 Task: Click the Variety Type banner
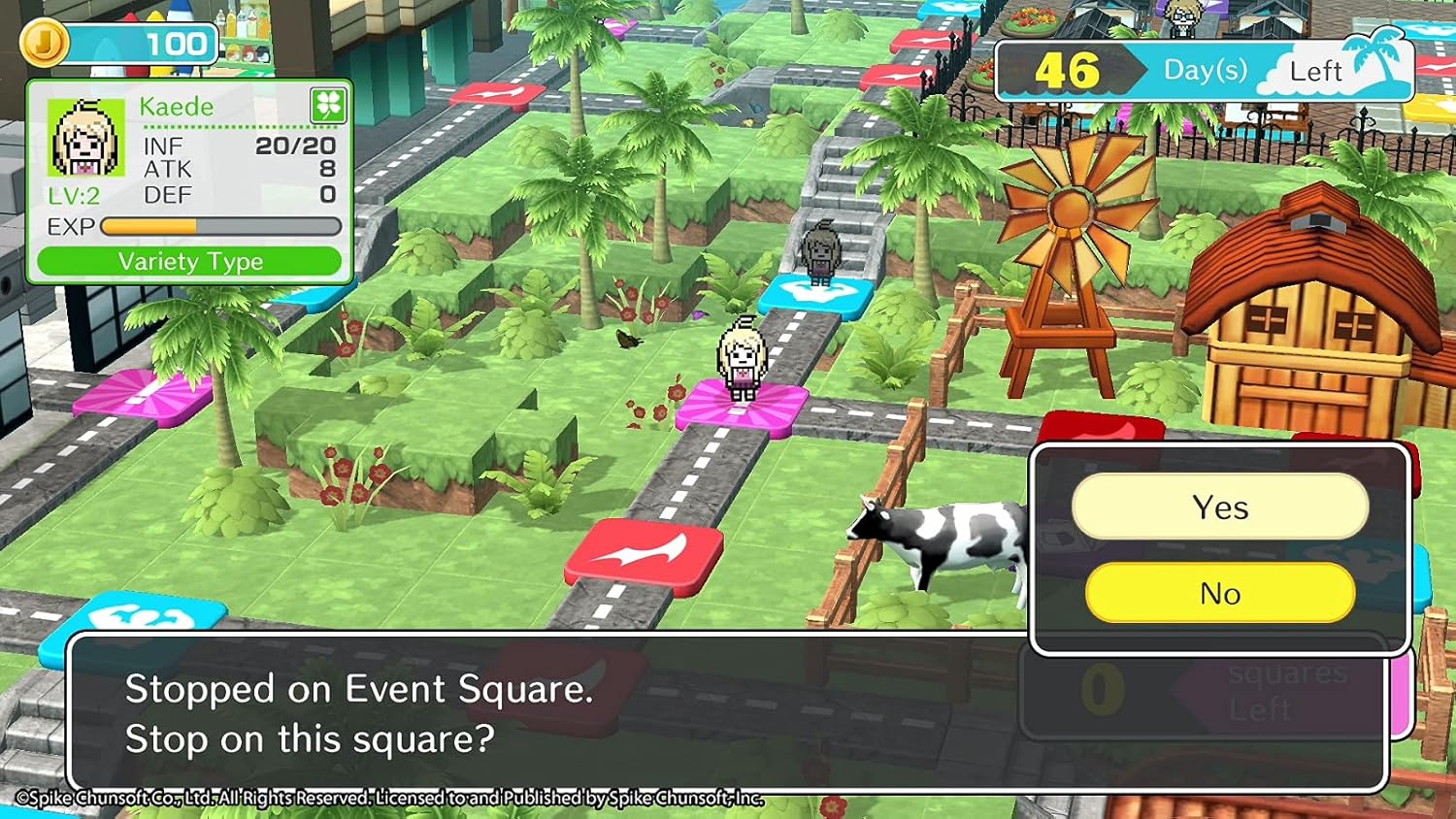click(x=190, y=260)
